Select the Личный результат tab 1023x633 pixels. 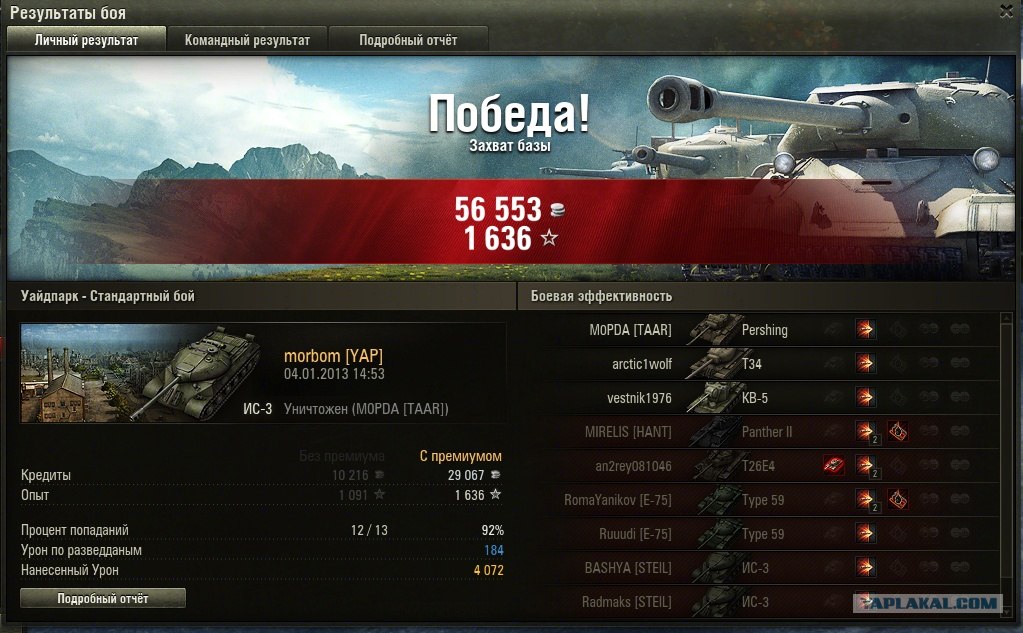click(x=87, y=40)
